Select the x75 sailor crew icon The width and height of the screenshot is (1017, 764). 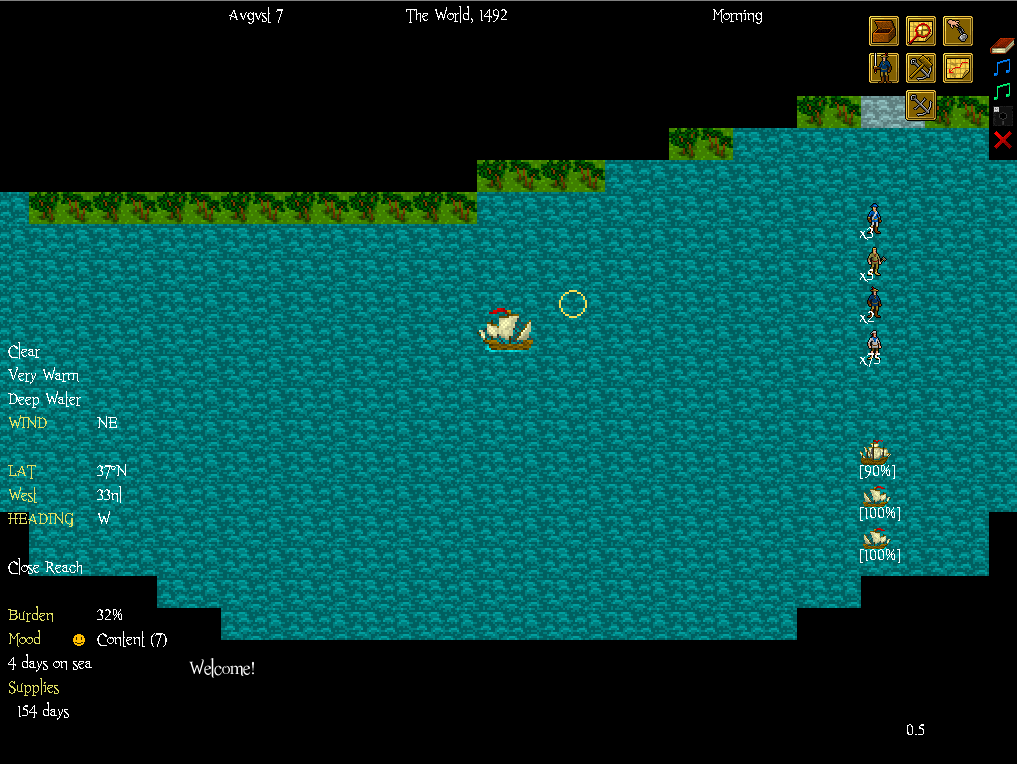point(874,343)
